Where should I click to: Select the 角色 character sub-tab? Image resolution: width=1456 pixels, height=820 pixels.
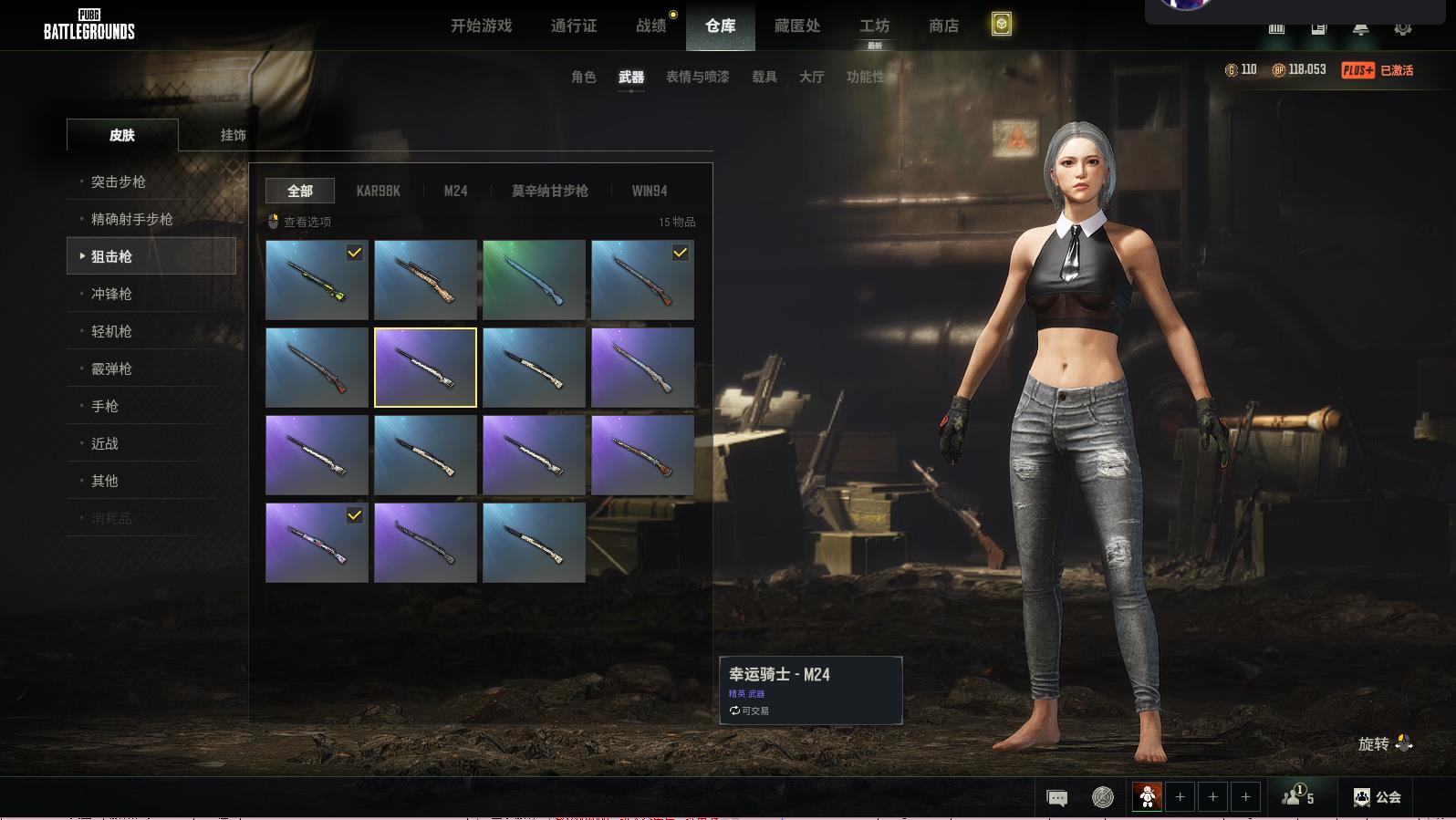coord(584,77)
